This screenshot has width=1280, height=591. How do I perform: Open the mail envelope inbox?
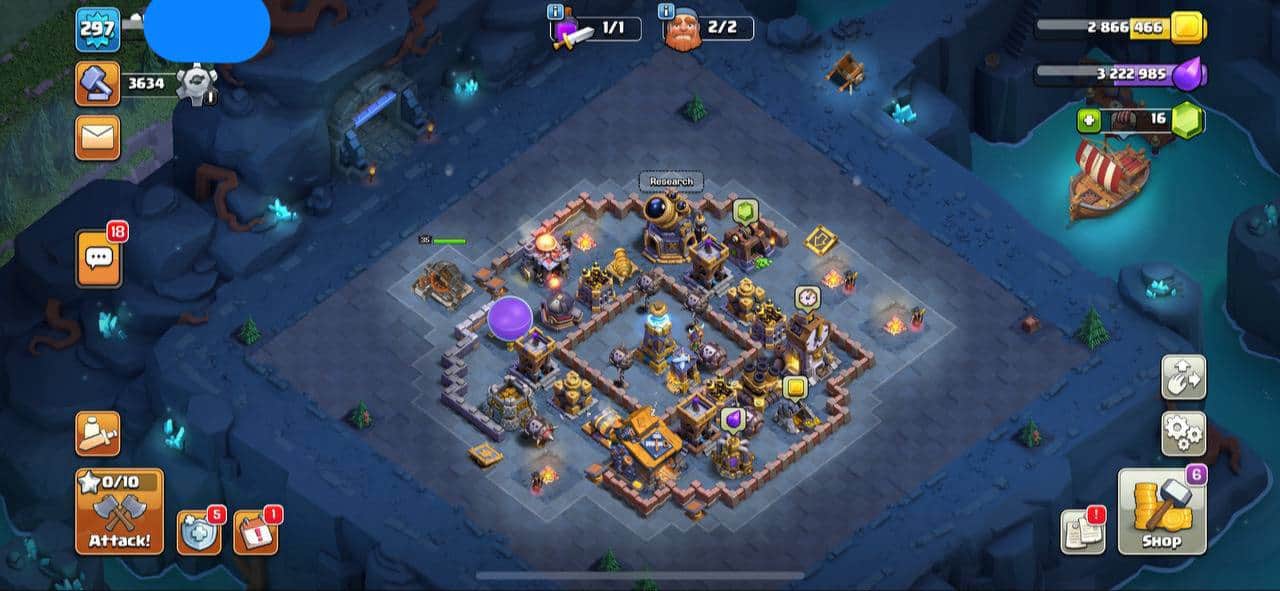[97, 137]
